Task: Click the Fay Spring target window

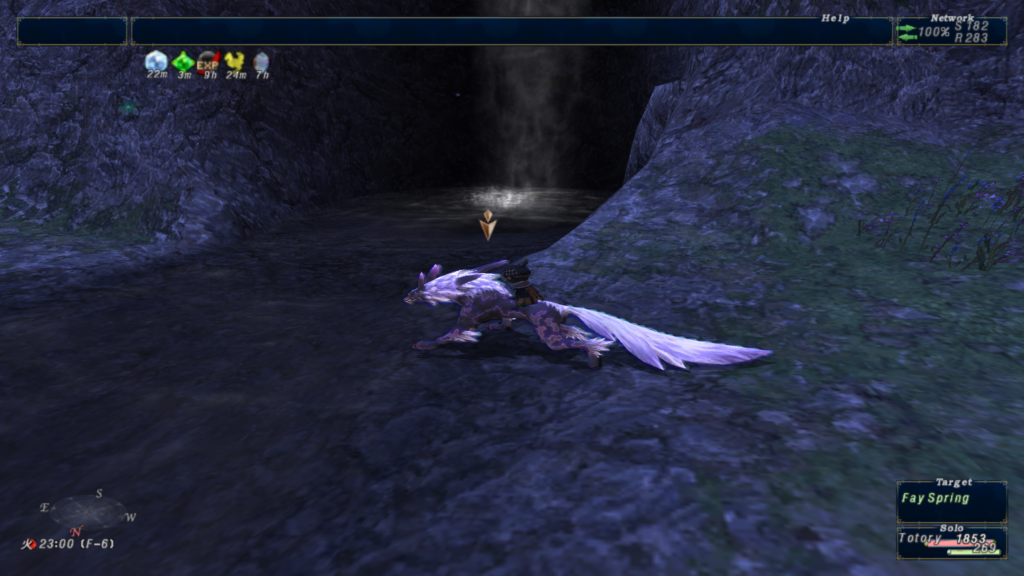Action: point(951,502)
